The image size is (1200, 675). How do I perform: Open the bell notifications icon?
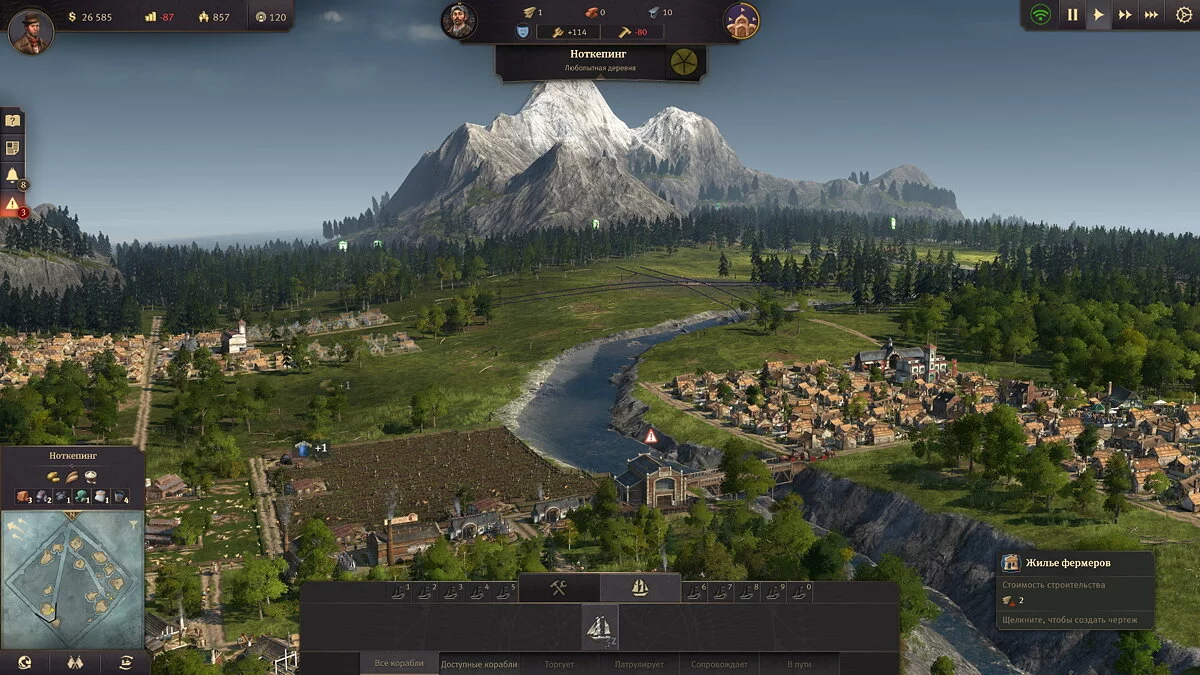pos(12,176)
